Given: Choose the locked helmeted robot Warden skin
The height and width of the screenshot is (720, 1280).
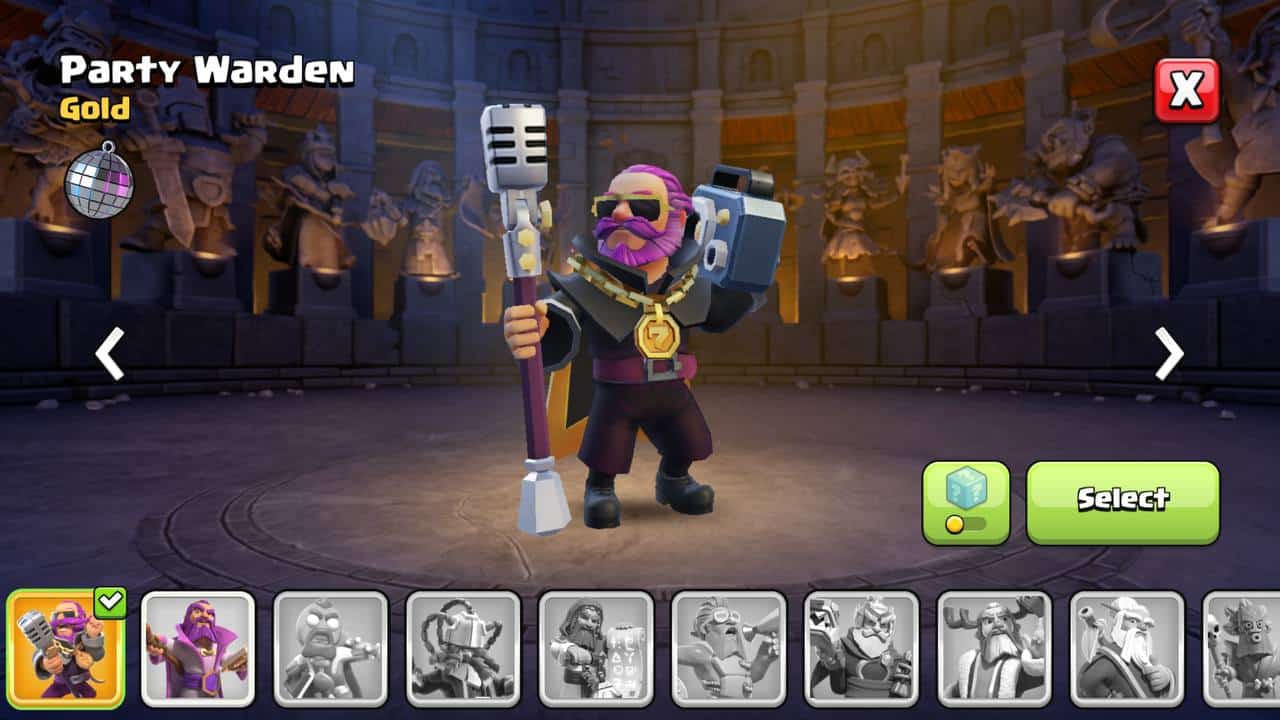Looking at the screenshot, I should tap(463, 648).
